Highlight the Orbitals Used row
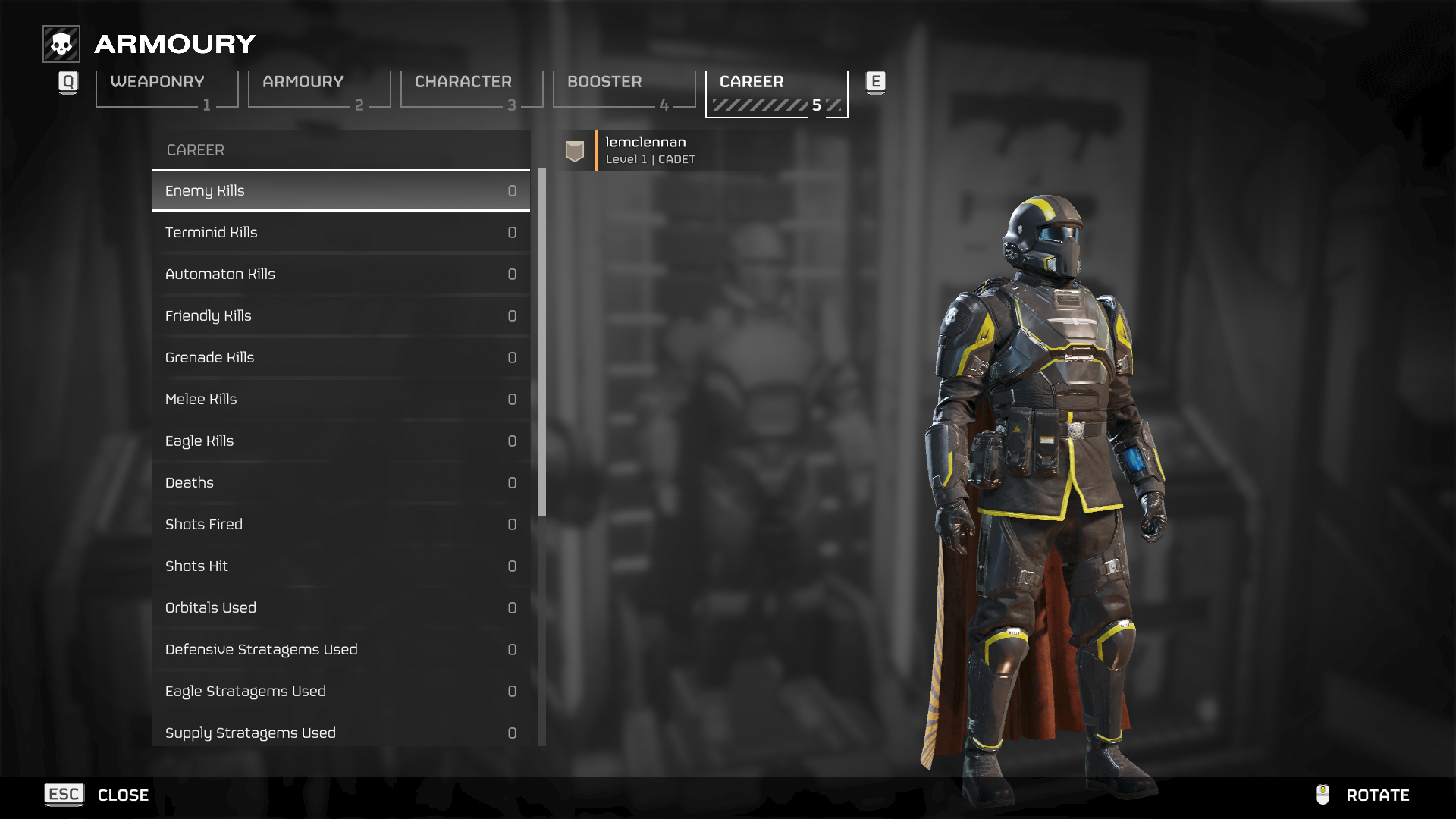The image size is (1456, 819). click(340, 608)
